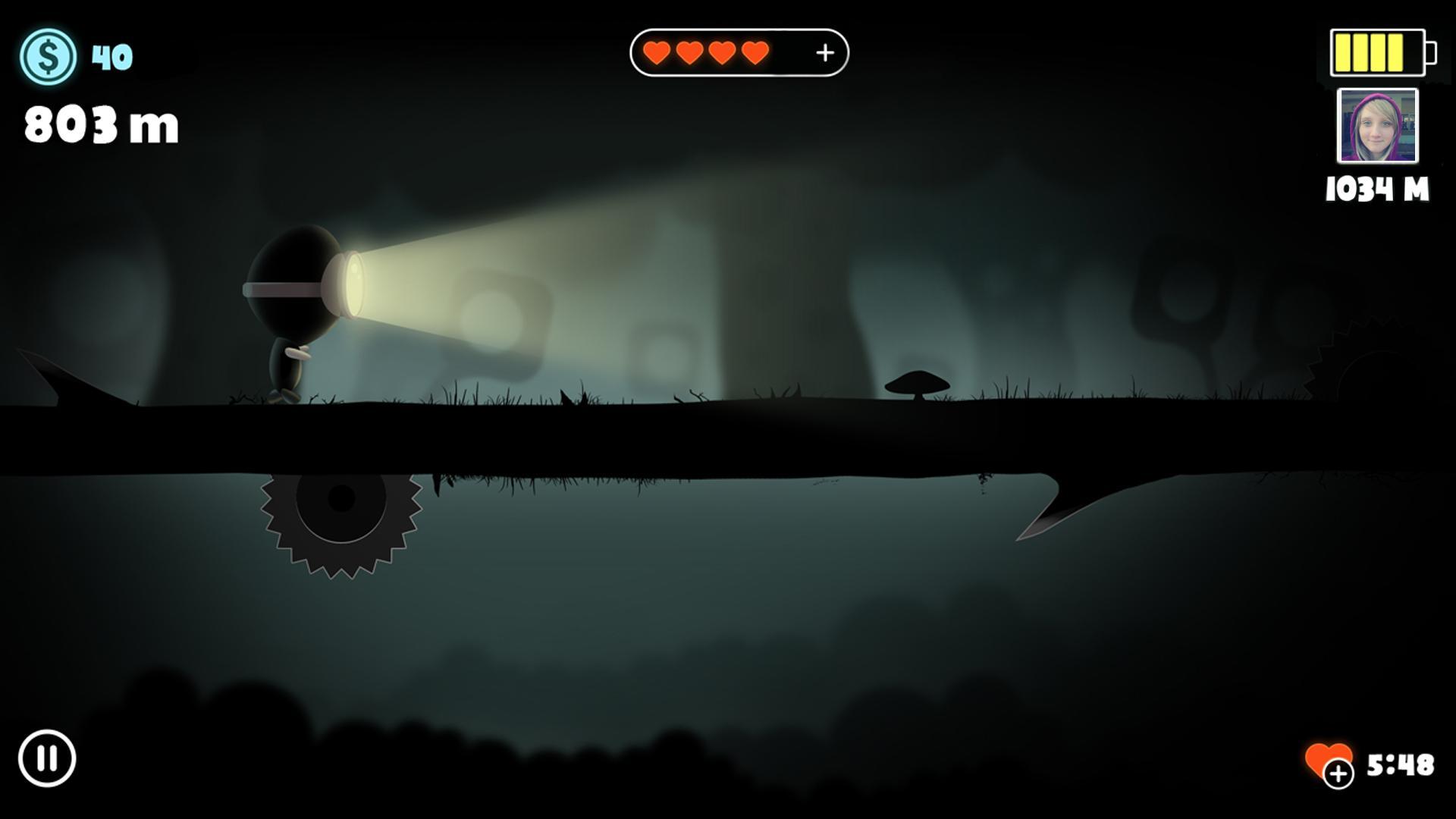Screen dimensions: 1456x819
Task: Pause the game with the pause button
Action: pyautogui.click(x=47, y=758)
